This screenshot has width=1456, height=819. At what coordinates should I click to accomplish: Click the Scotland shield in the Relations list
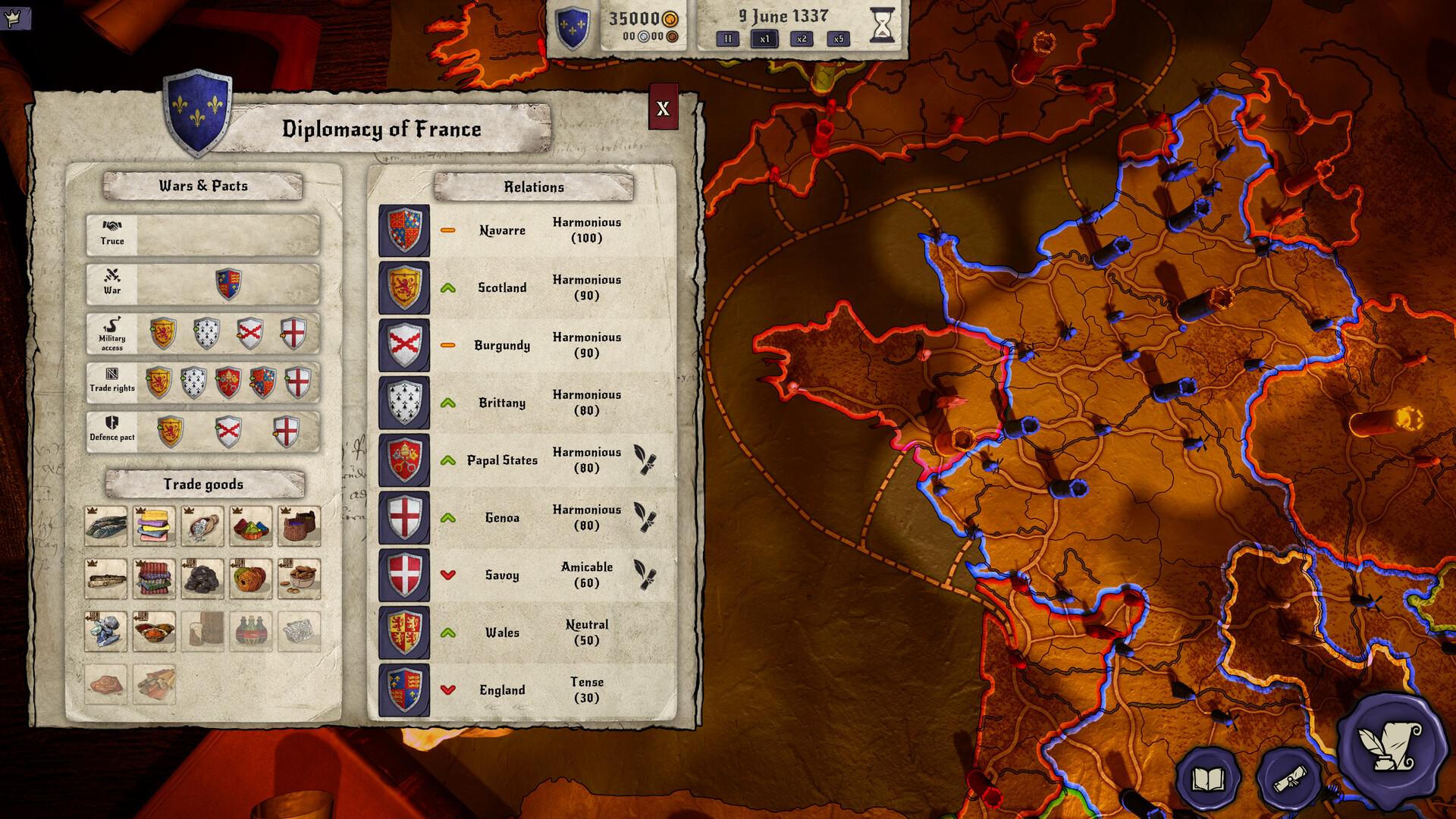pos(404,287)
